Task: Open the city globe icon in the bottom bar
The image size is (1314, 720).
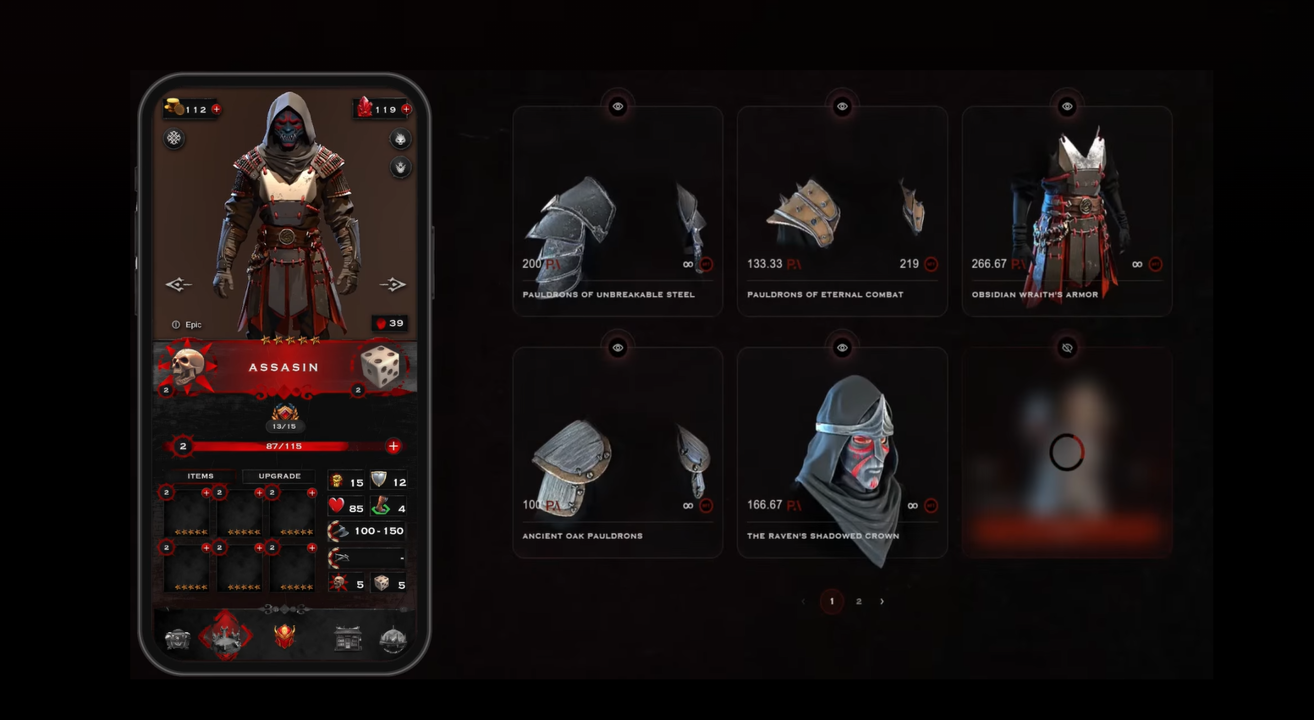Action: click(x=393, y=640)
